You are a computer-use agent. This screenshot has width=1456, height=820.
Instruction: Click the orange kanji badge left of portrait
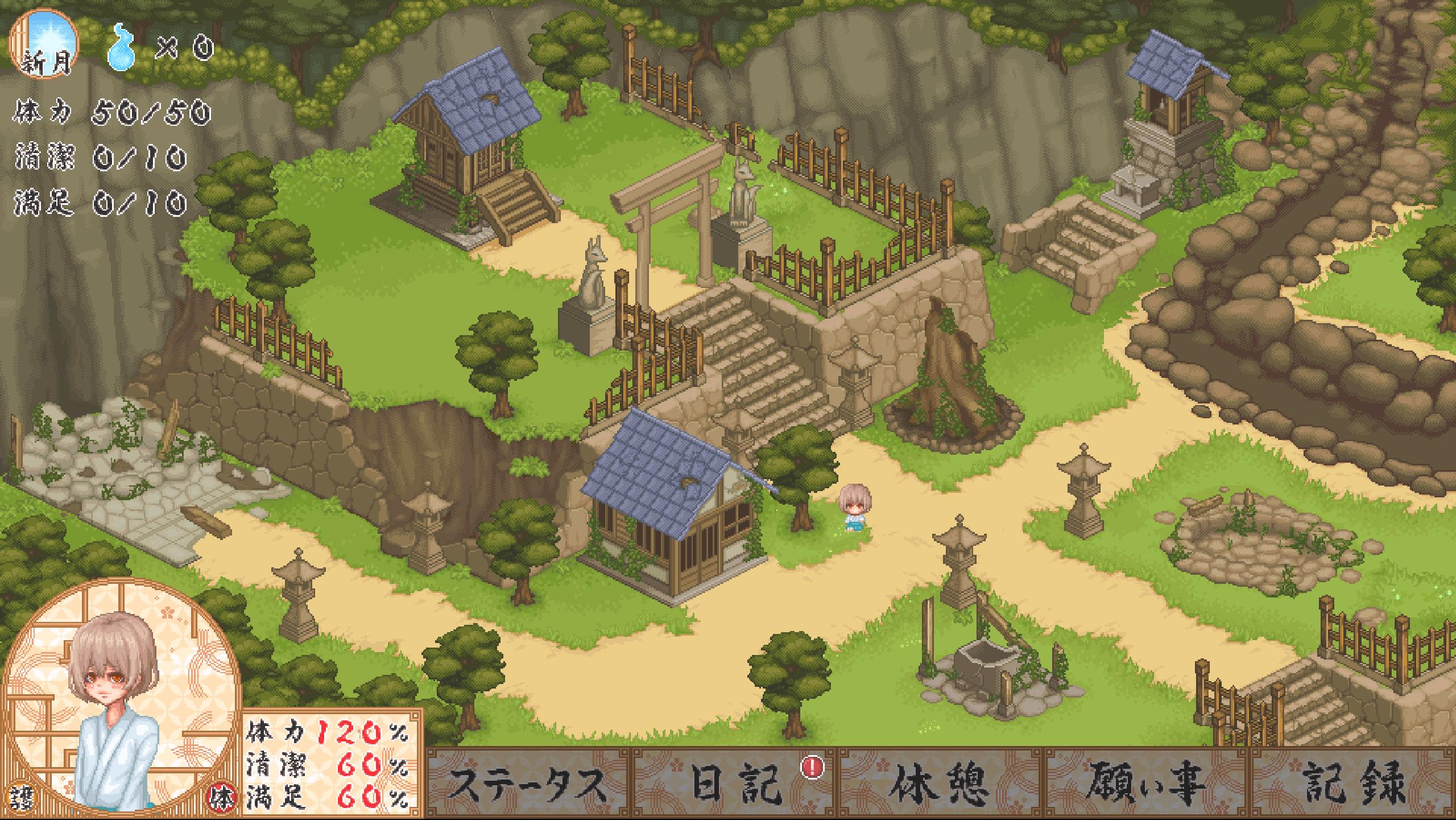click(x=23, y=797)
